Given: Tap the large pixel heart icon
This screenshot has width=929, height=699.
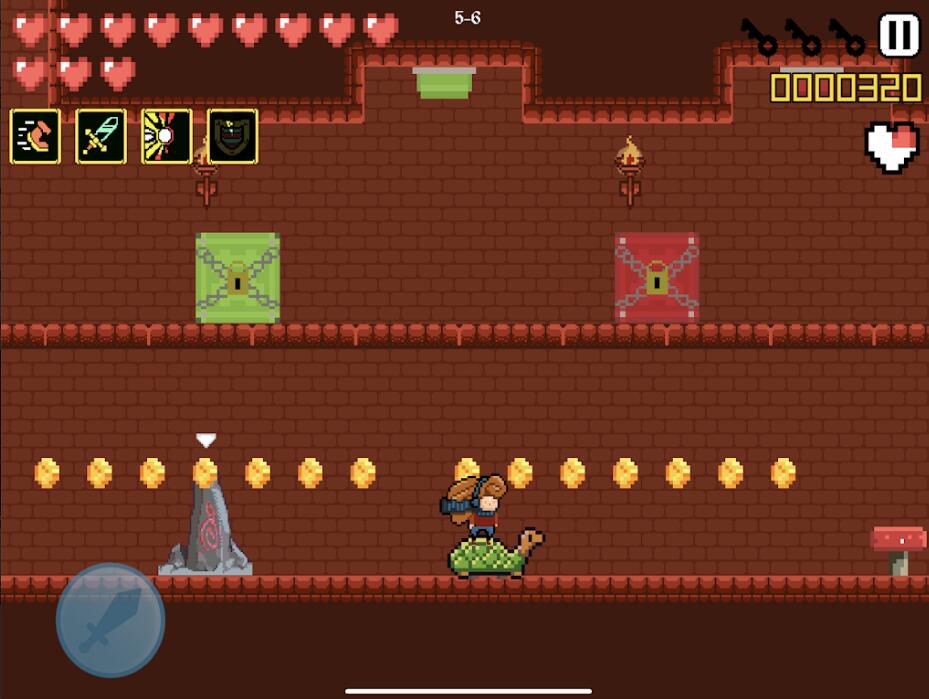Looking at the screenshot, I should [x=891, y=147].
